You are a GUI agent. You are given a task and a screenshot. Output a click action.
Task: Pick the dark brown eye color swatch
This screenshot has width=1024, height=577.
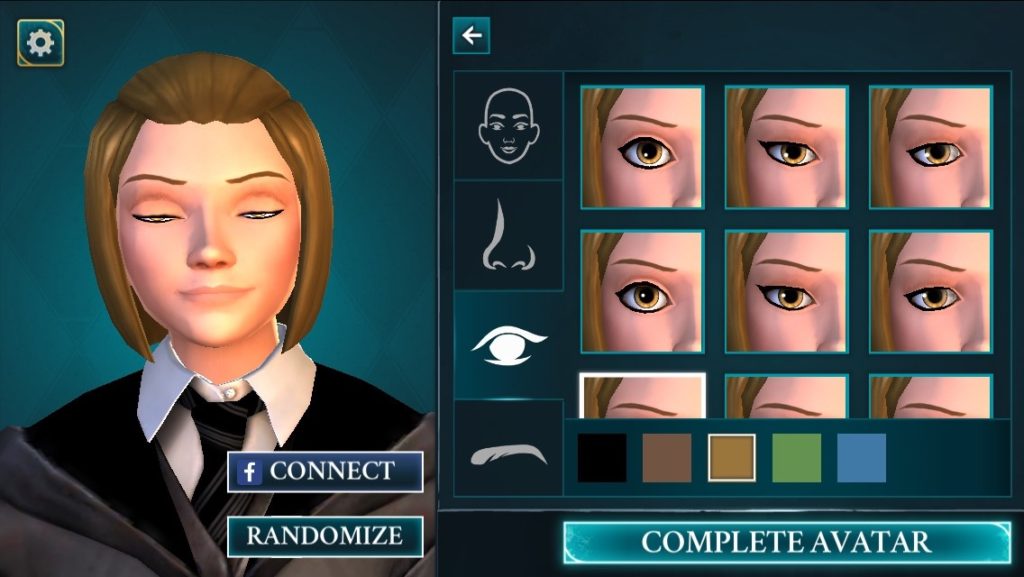[x=667, y=458]
